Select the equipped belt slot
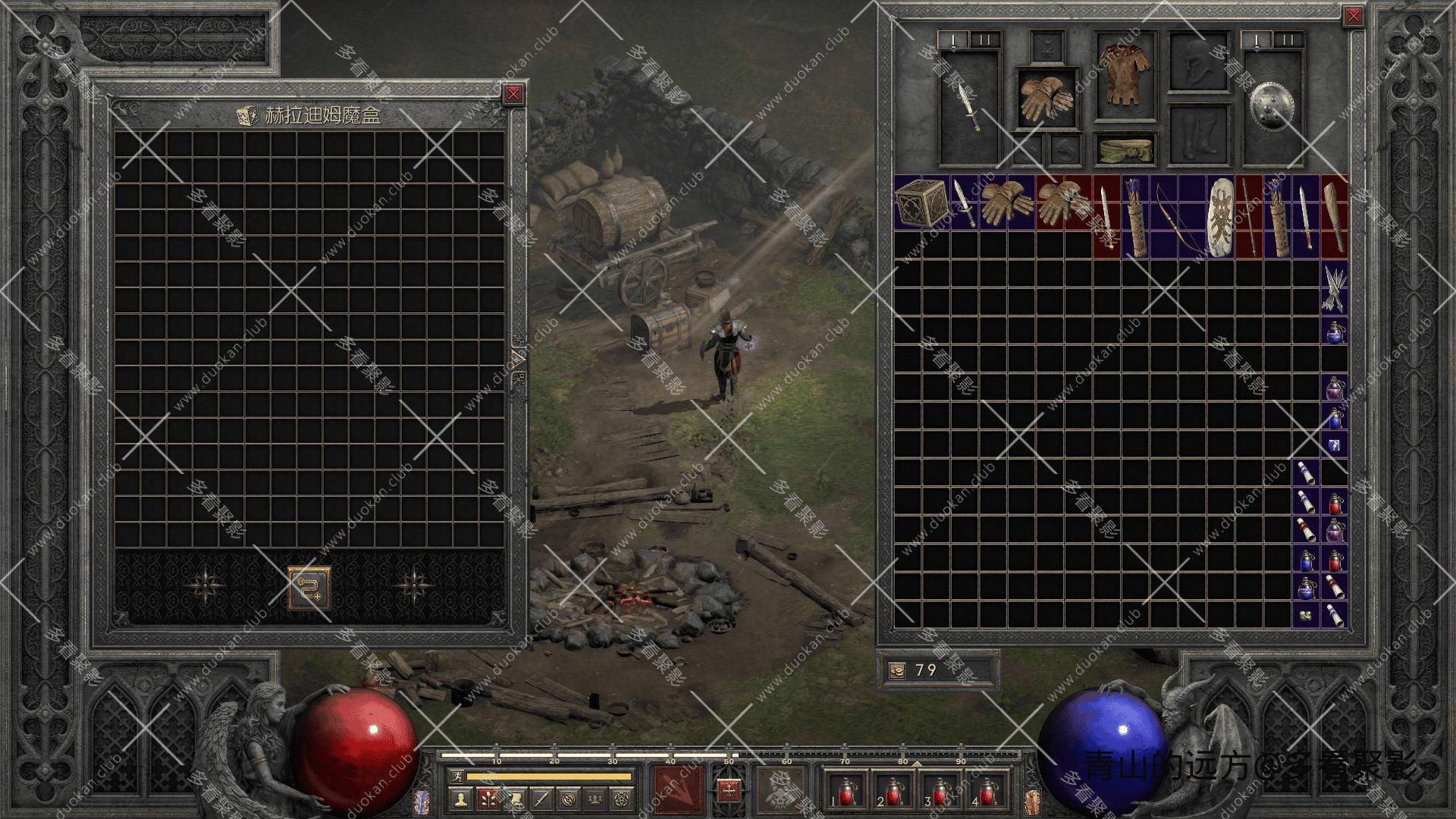Image resolution: width=1456 pixels, height=819 pixels. tap(1126, 149)
